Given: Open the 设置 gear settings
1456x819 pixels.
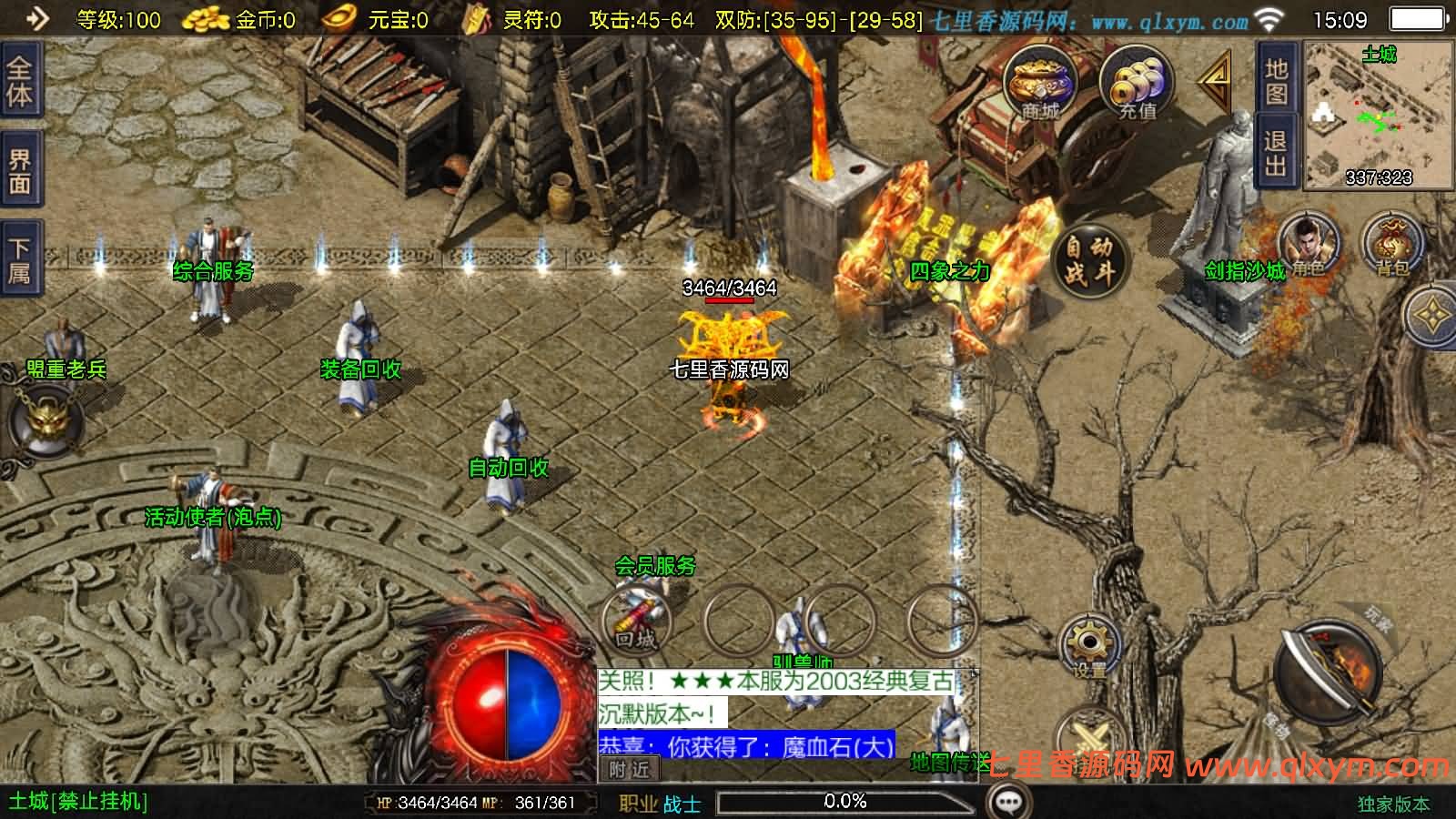Looking at the screenshot, I should pyautogui.click(x=1088, y=646).
